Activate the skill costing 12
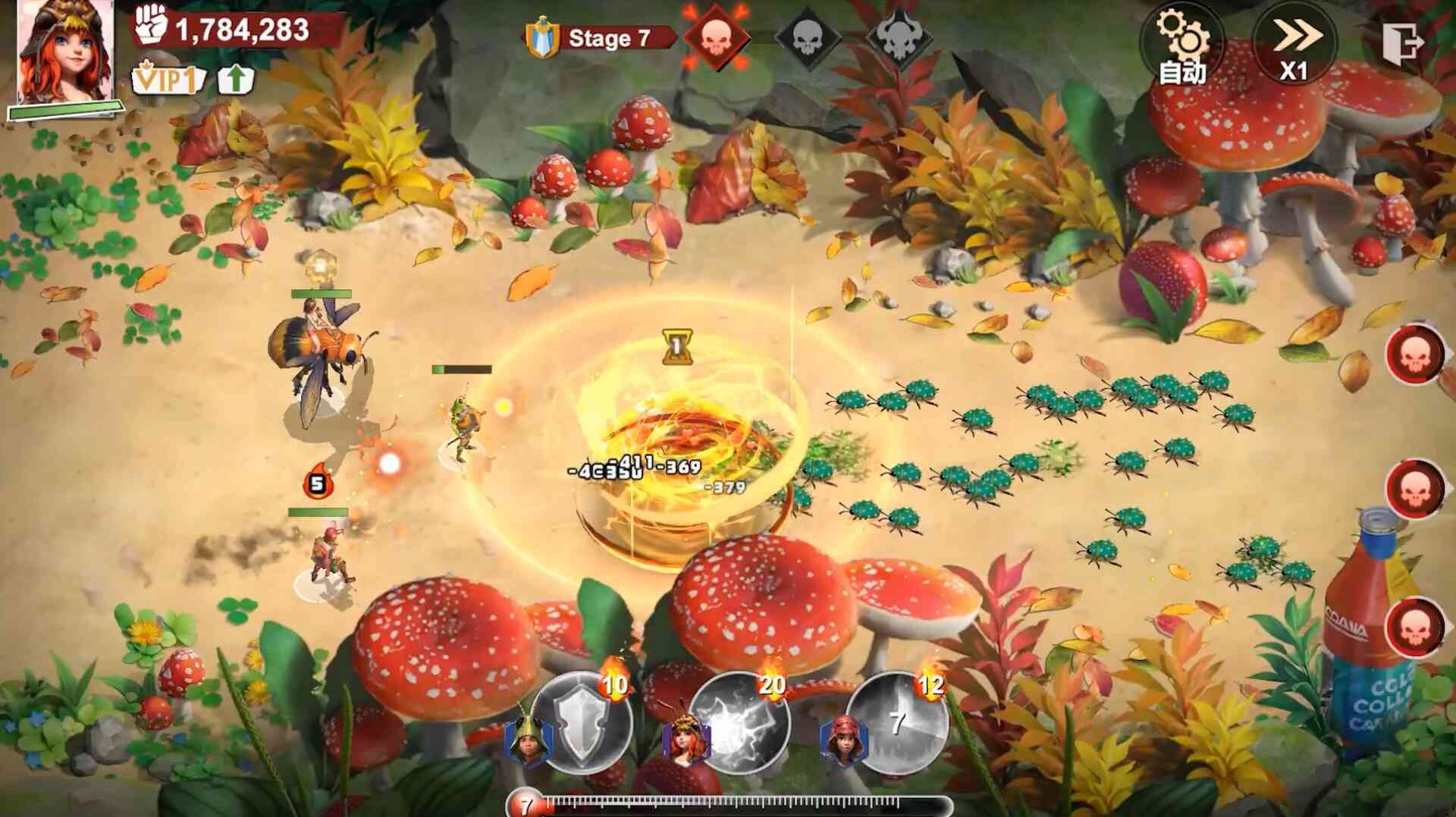This screenshot has height=817, width=1456. [x=897, y=722]
